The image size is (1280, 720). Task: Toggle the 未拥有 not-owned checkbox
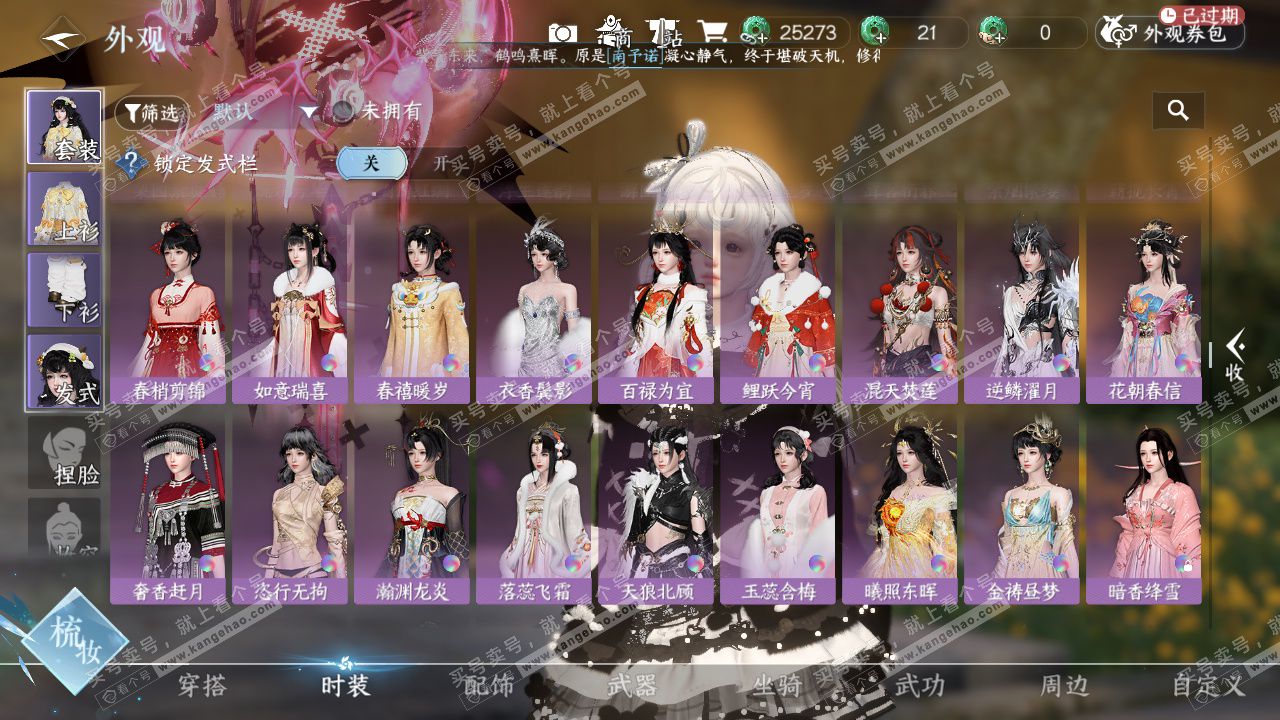(345, 112)
